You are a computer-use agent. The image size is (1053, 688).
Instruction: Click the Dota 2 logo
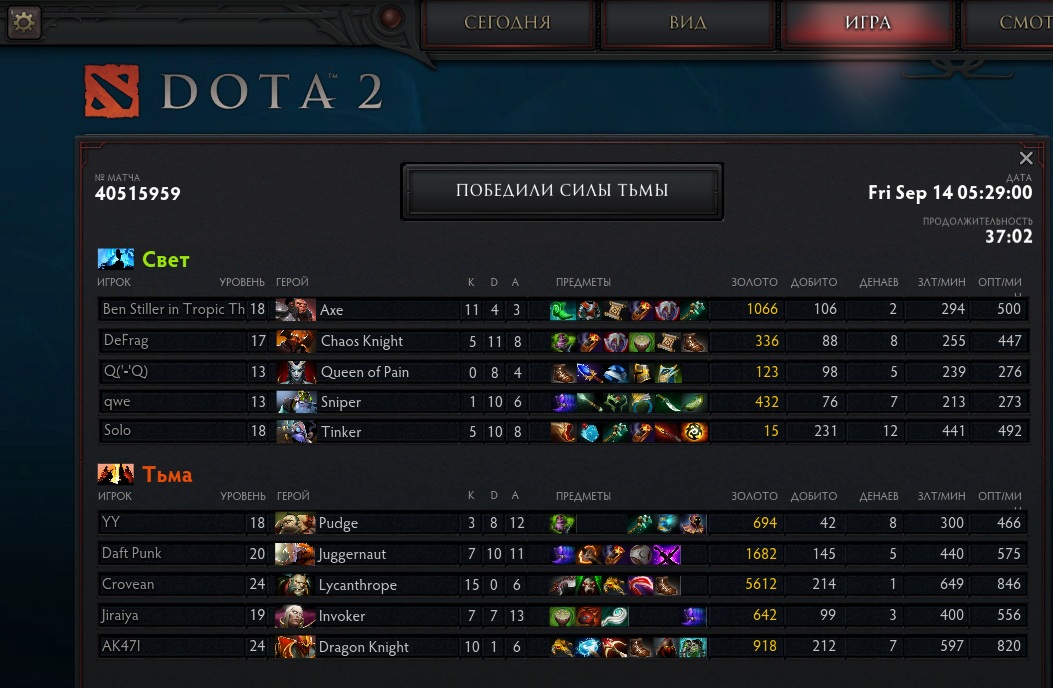[x=233, y=92]
